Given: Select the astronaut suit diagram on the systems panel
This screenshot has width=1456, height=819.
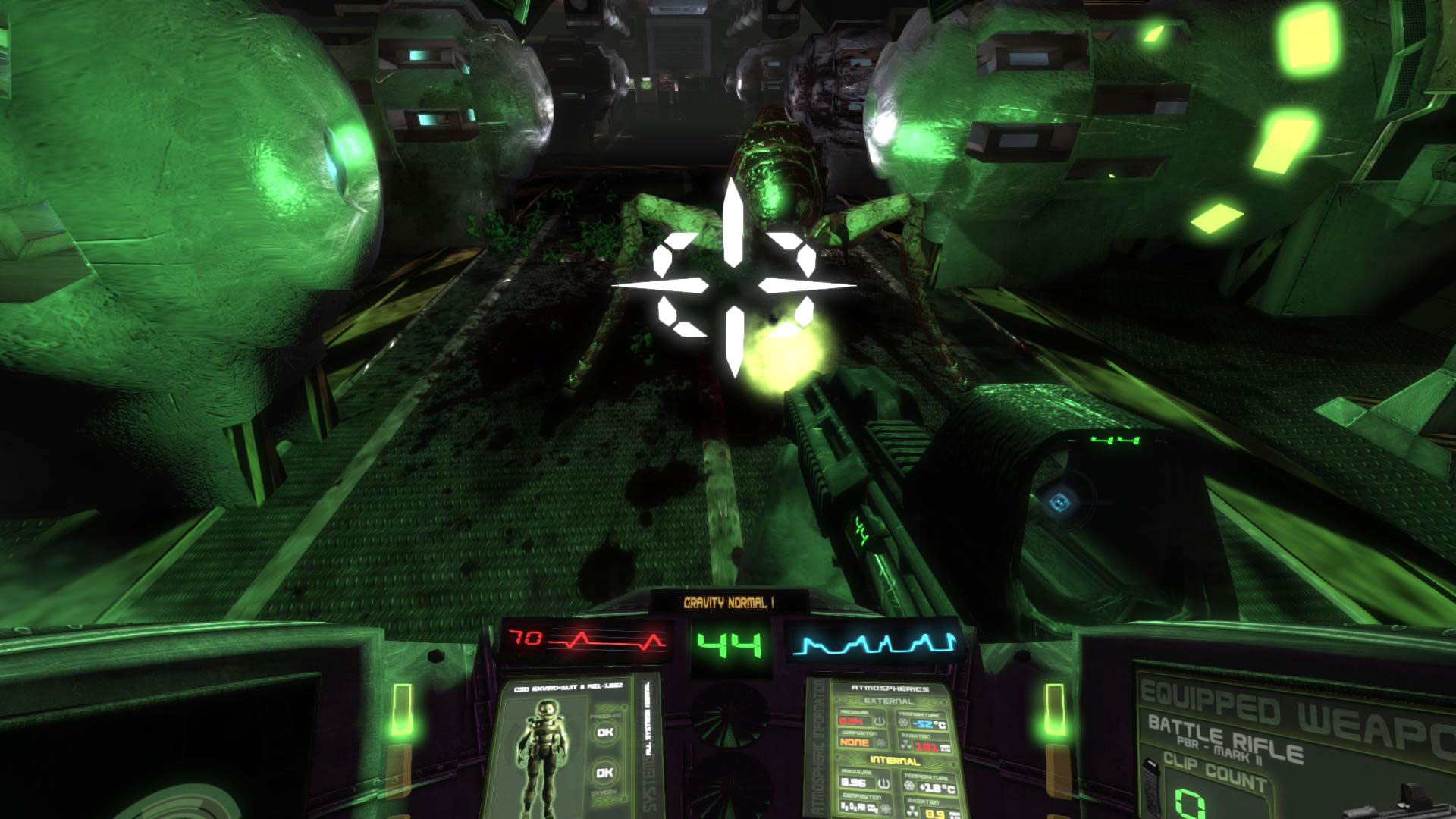Looking at the screenshot, I should point(544,752).
